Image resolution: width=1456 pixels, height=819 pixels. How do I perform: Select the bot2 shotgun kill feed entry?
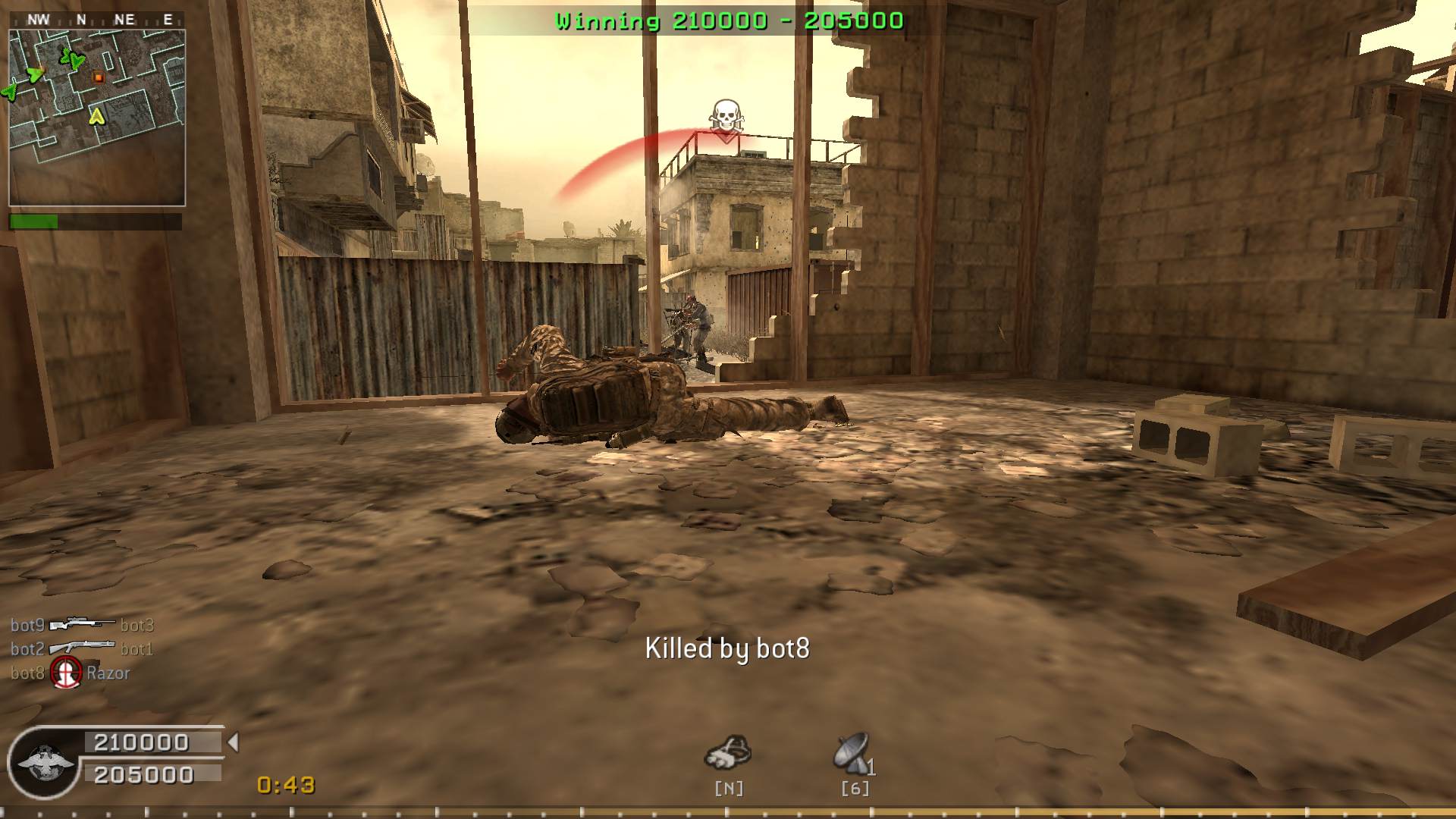(x=82, y=649)
